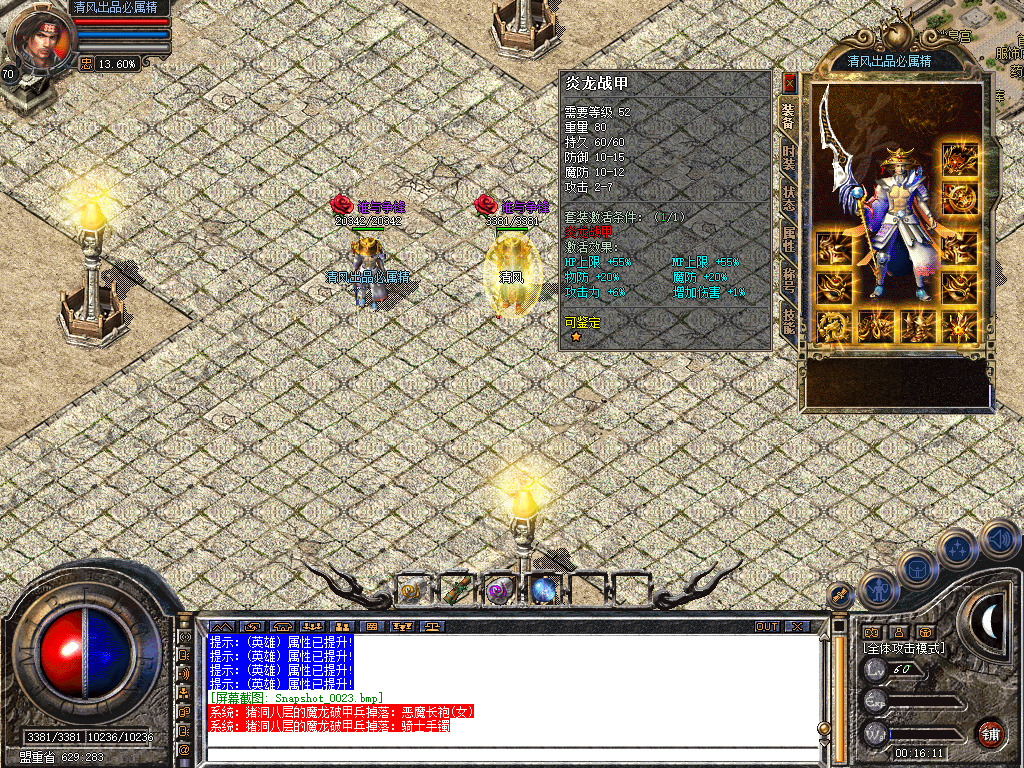Click the 全体攻击模式 attack mode label

(904, 648)
